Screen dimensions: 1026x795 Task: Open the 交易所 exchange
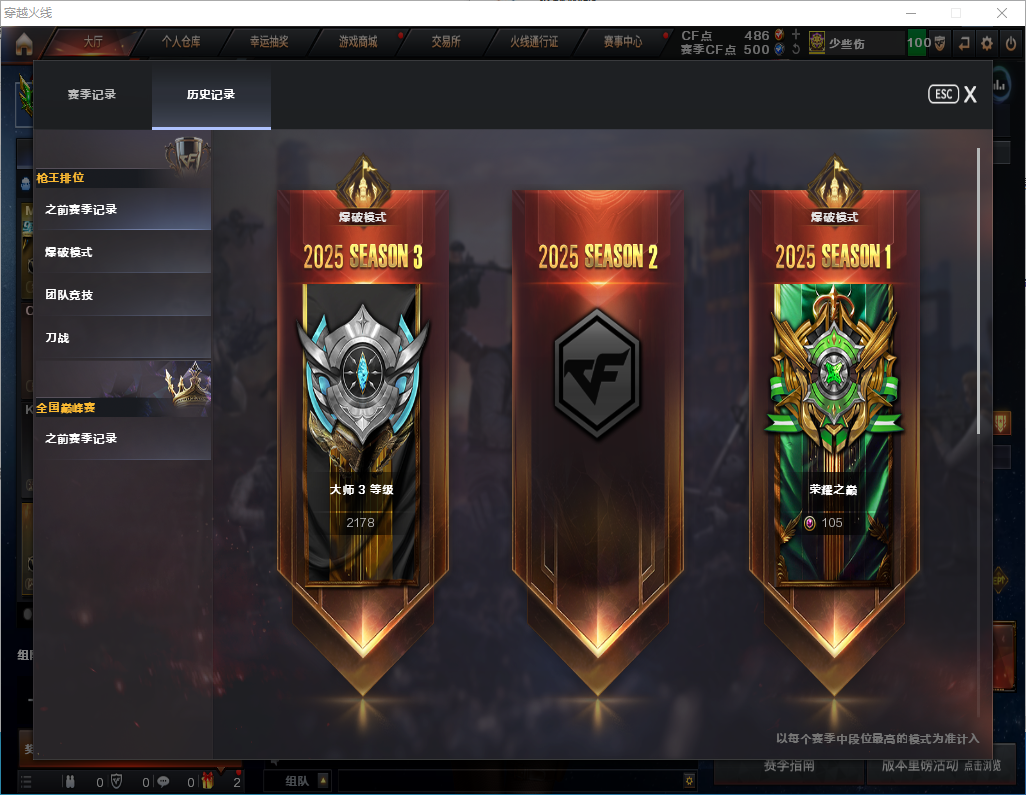446,42
